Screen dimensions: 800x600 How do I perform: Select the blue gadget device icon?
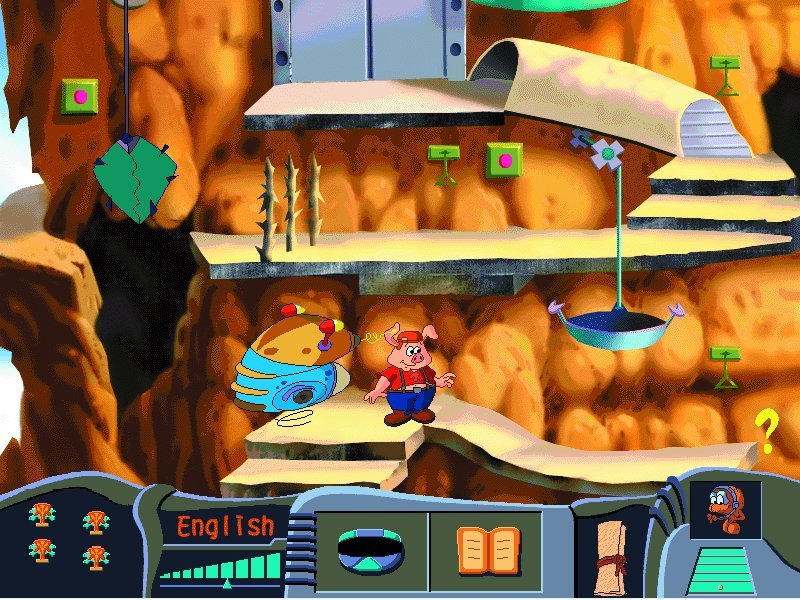click(370, 549)
